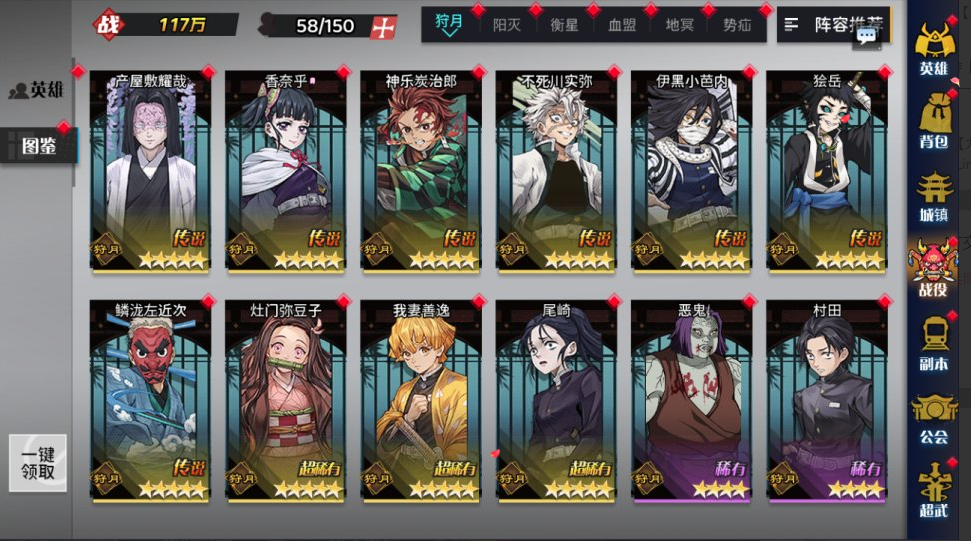
Task: Go to the 城镇 town menu
Action: pos(933,196)
